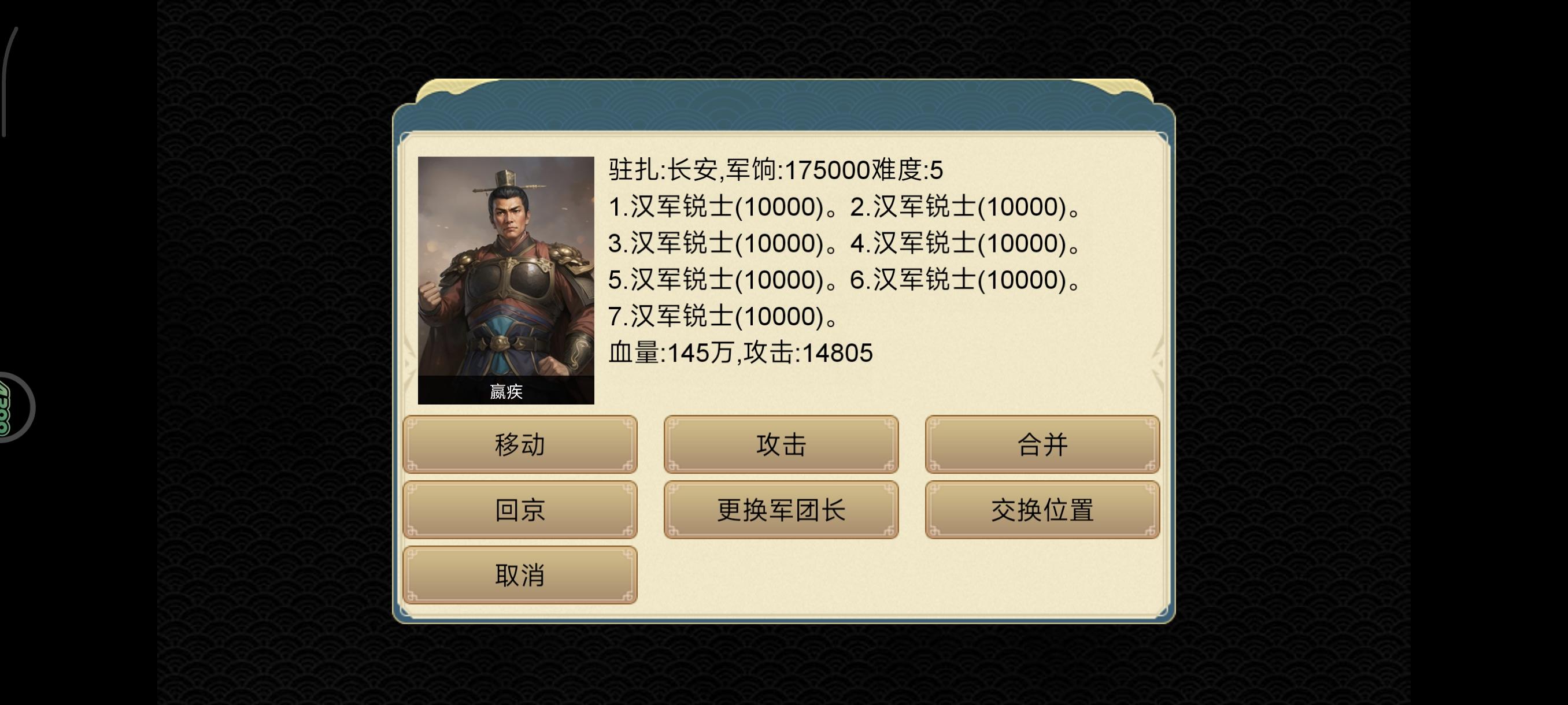Select the fourth 汉军锐士 unit
1568x705 pixels.
point(971,244)
